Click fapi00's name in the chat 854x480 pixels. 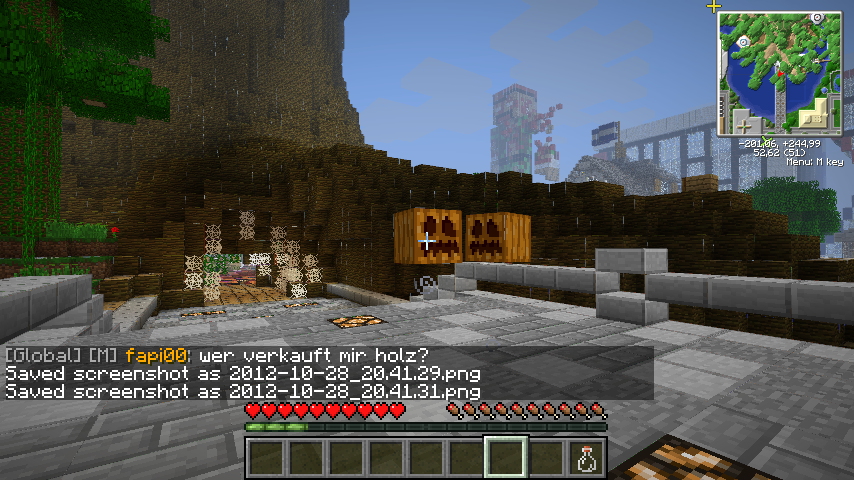click(158, 356)
